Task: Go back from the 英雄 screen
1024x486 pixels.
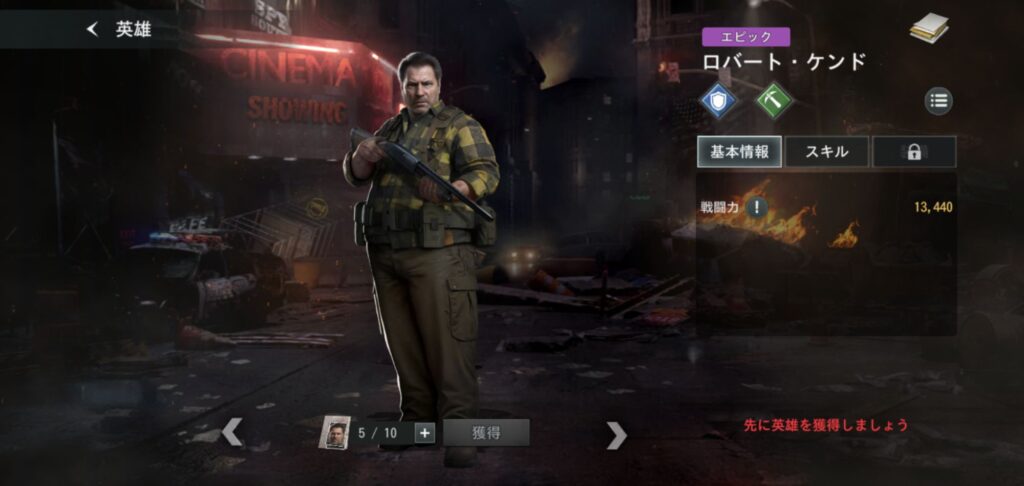Action: point(93,29)
